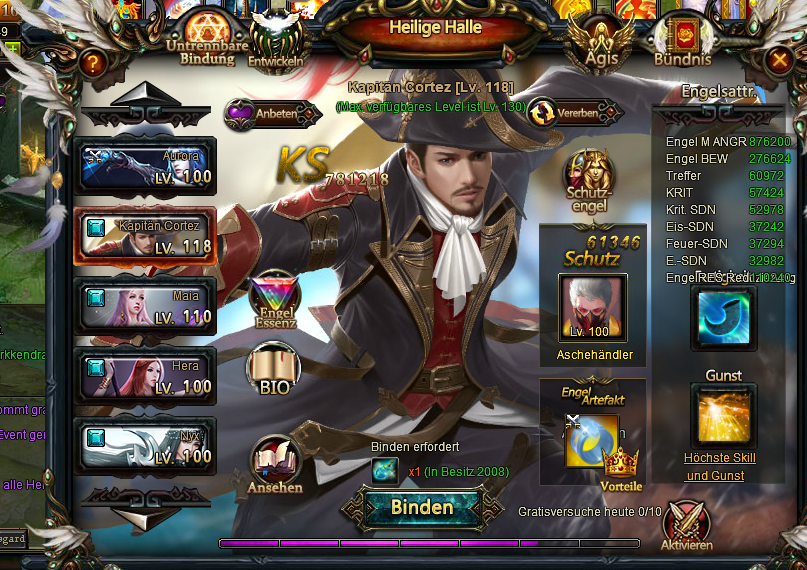
Task: Open the Höchste Skill und Gunst link
Action: pos(719,467)
